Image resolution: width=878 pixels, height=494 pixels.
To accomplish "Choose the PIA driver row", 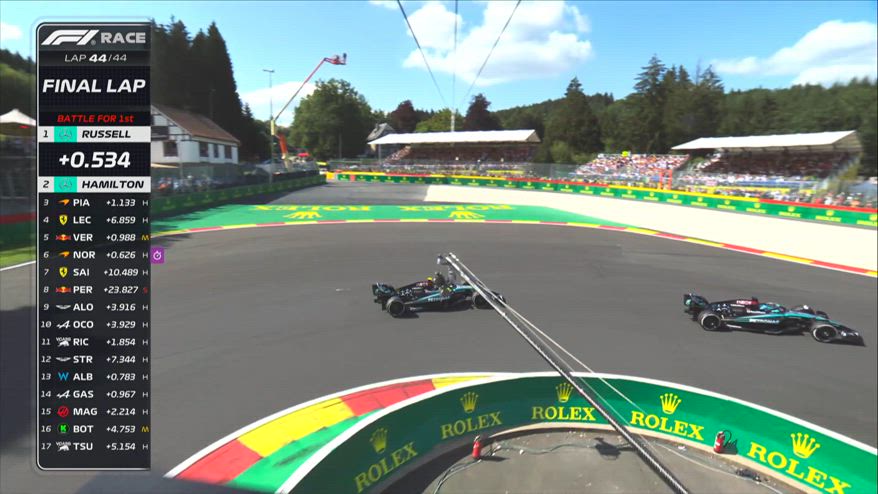I will [94, 202].
